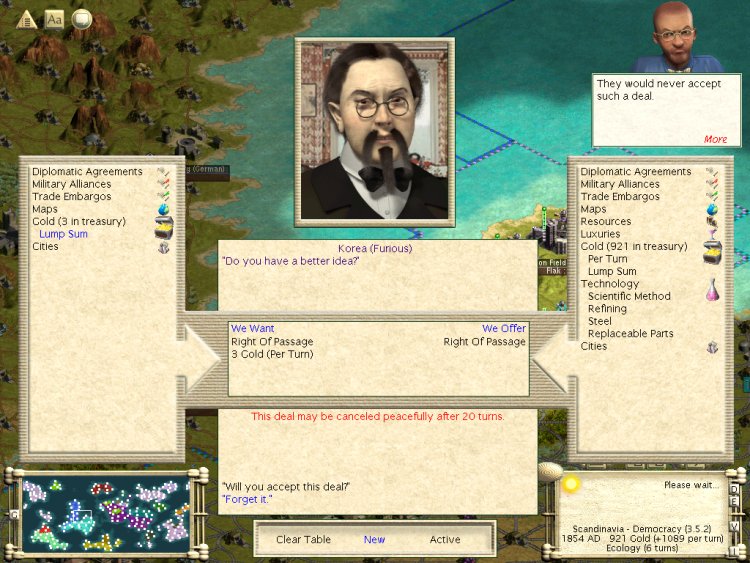Select Replaceable Parts from our technologies
This screenshot has height=563, width=750.
[x=630, y=334]
